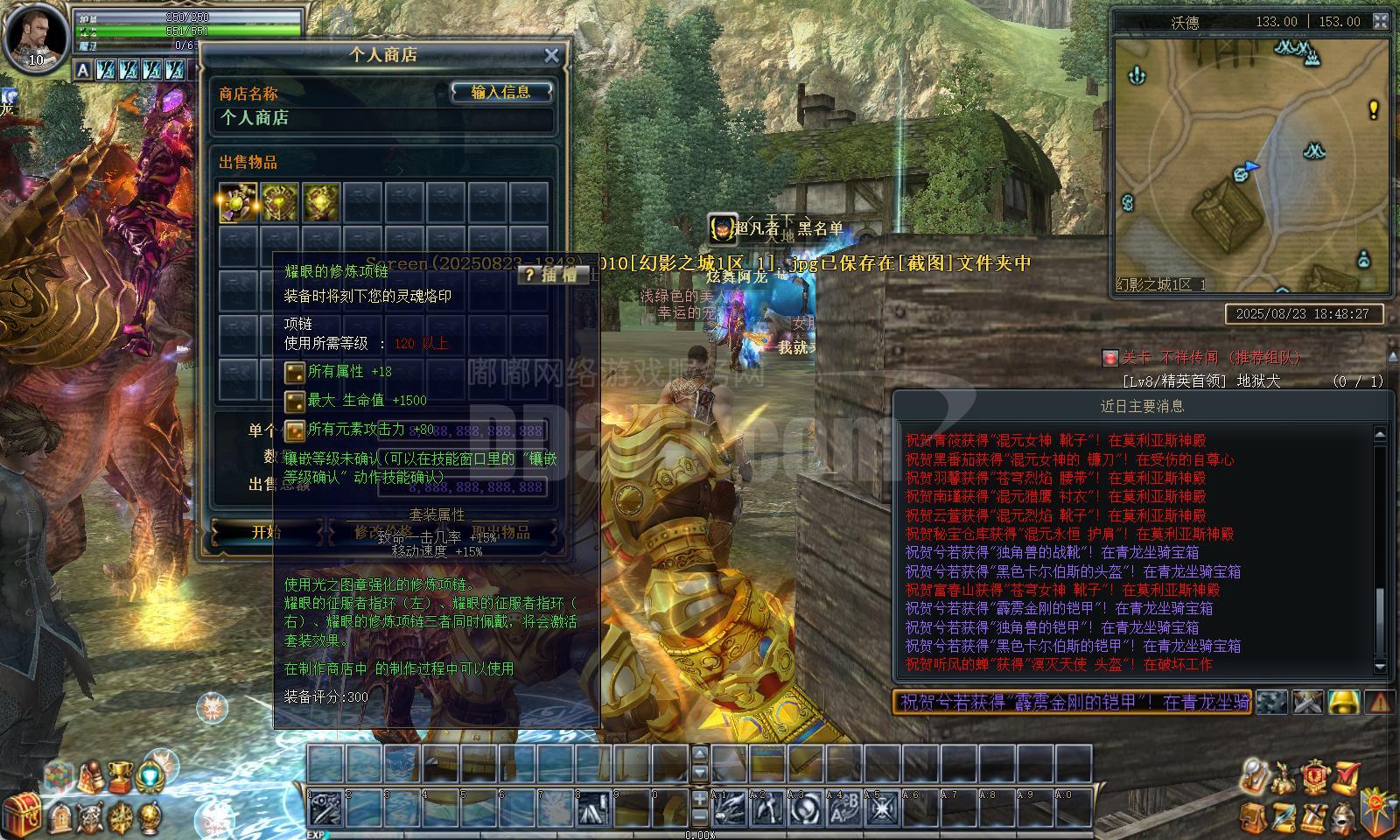Click the 输入信息 button
This screenshot has width=1400, height=840.
pos(501,92)
